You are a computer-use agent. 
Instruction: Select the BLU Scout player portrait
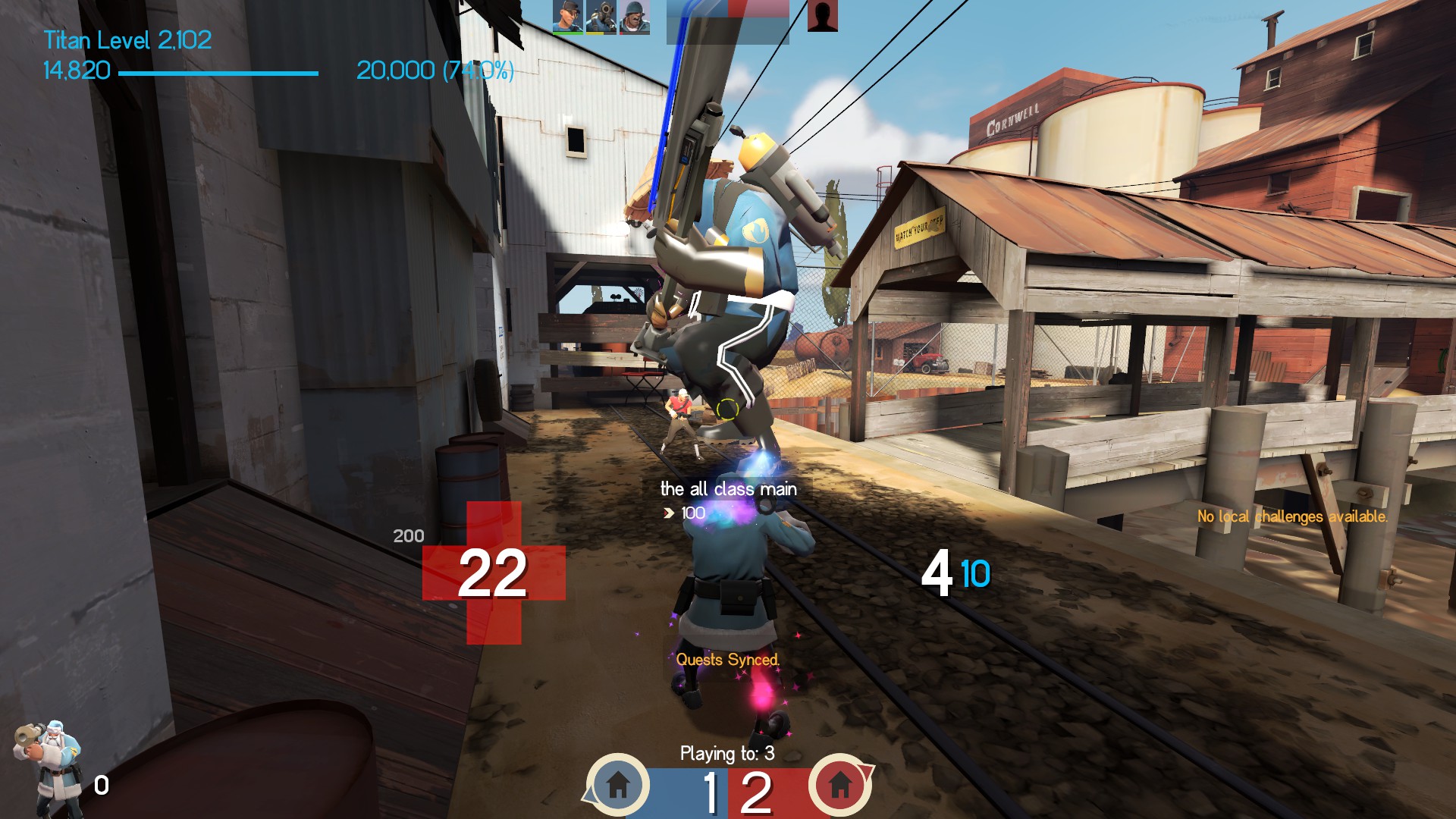[568, 17]
